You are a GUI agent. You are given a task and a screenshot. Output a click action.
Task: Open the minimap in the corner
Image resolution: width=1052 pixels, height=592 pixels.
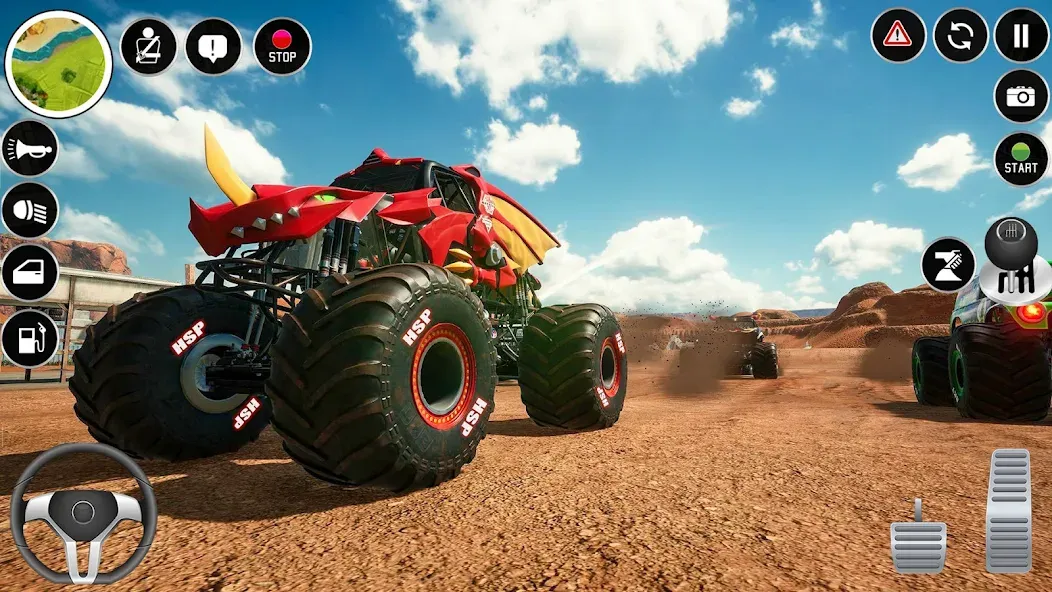pyautogui.click(x=59, y=65)
